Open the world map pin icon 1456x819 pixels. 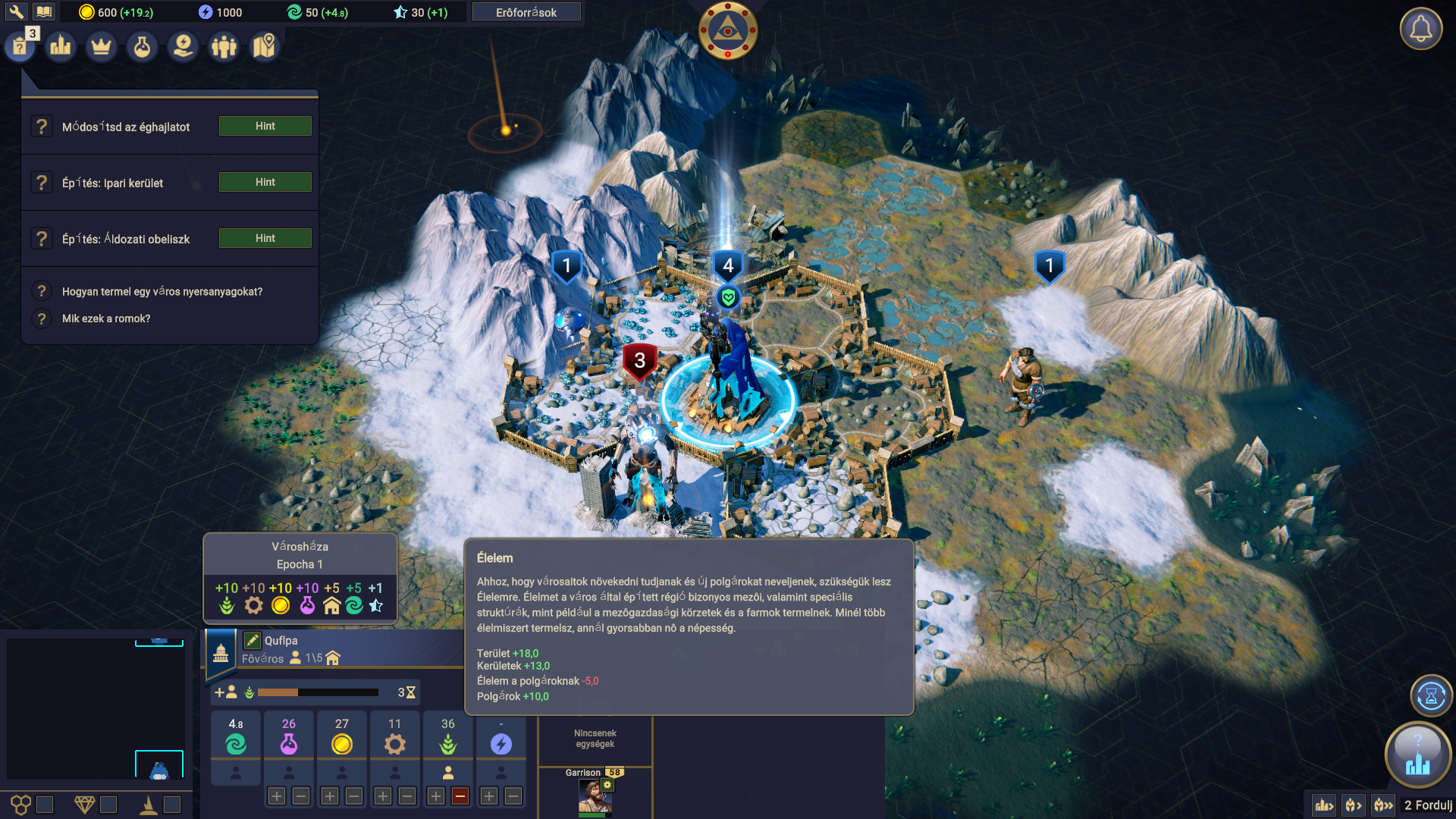click(264, 47)
